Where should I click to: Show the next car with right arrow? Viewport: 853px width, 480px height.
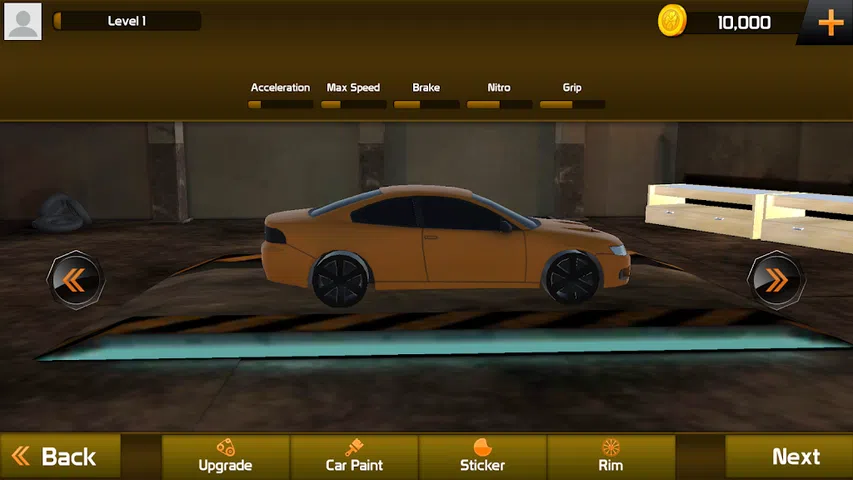point(776,280)
